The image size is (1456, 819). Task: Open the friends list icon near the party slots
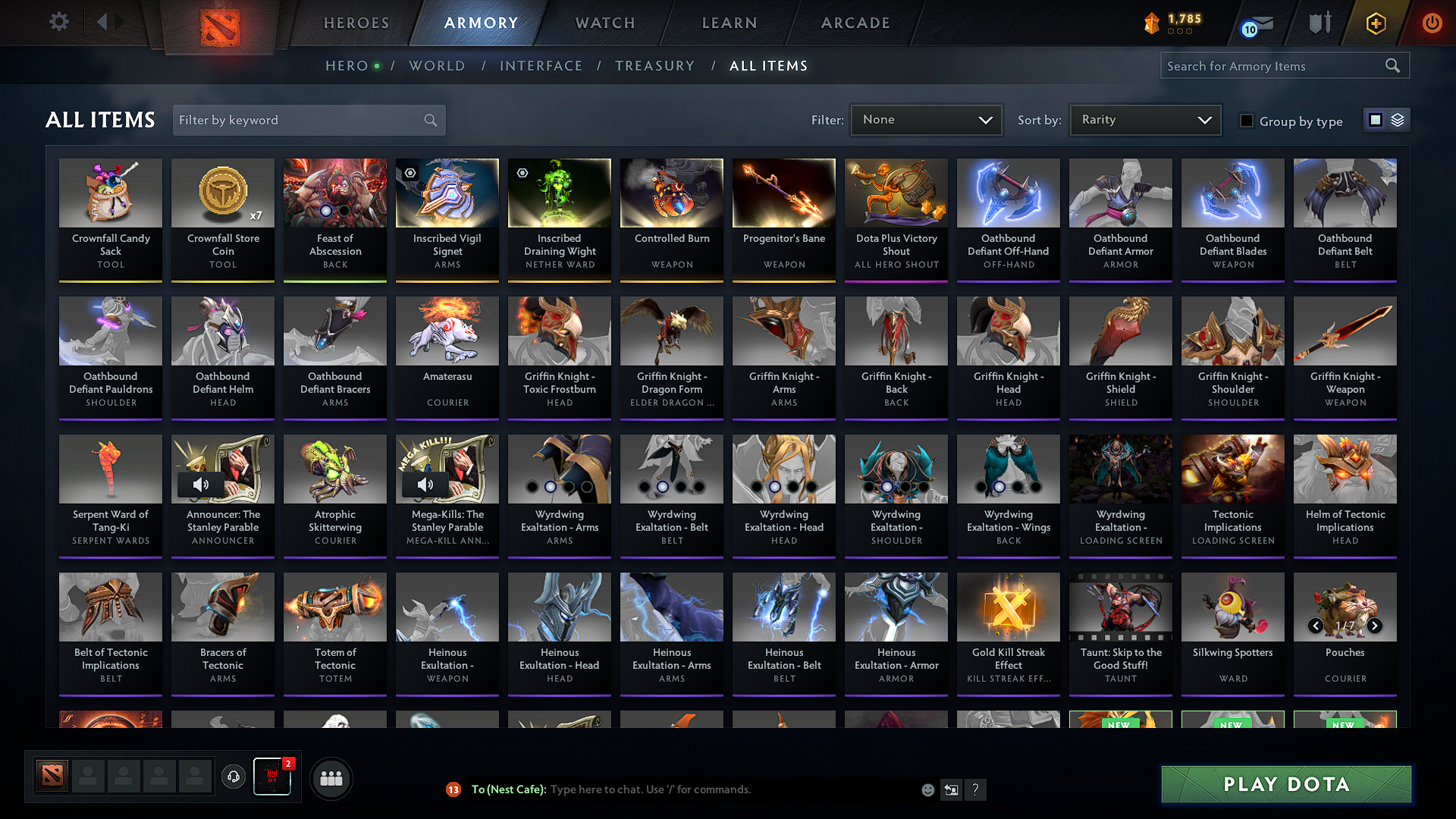pyautogui.click(x=330, y=777)
